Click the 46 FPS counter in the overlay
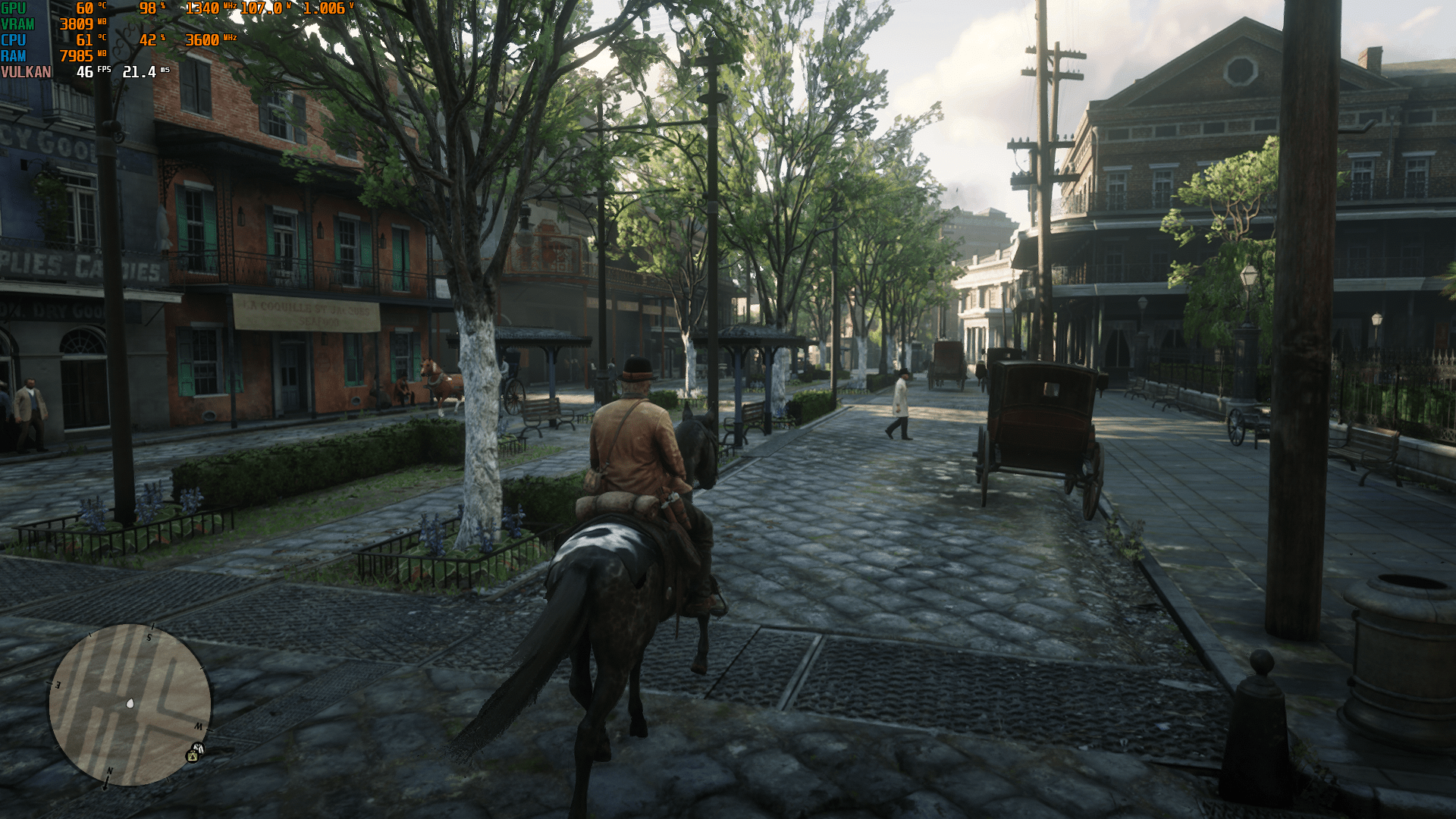Screen dimensions: 1456x819 (83, 71)
